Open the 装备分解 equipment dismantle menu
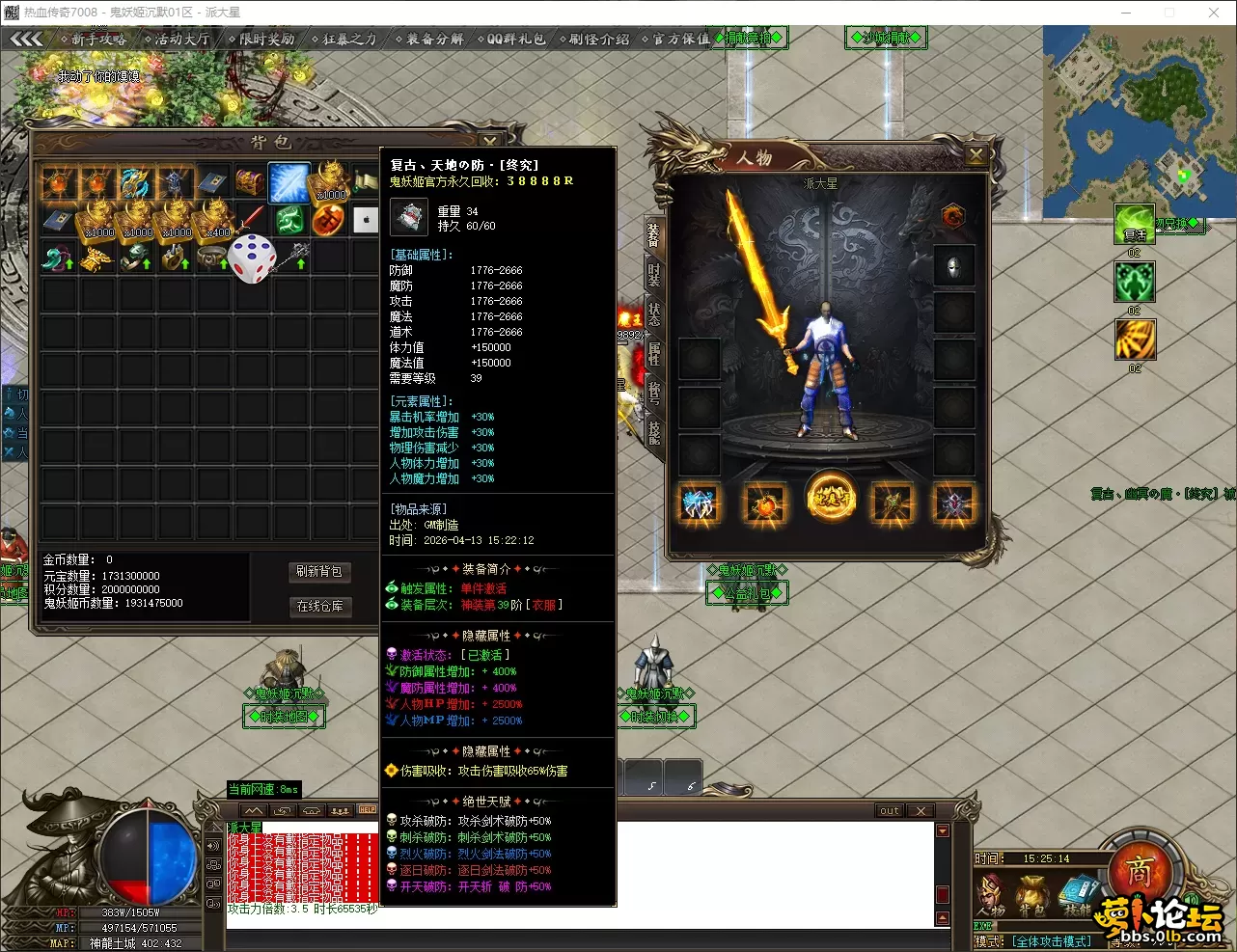This screenshot has width=1237, height=952. pos(430,39)
